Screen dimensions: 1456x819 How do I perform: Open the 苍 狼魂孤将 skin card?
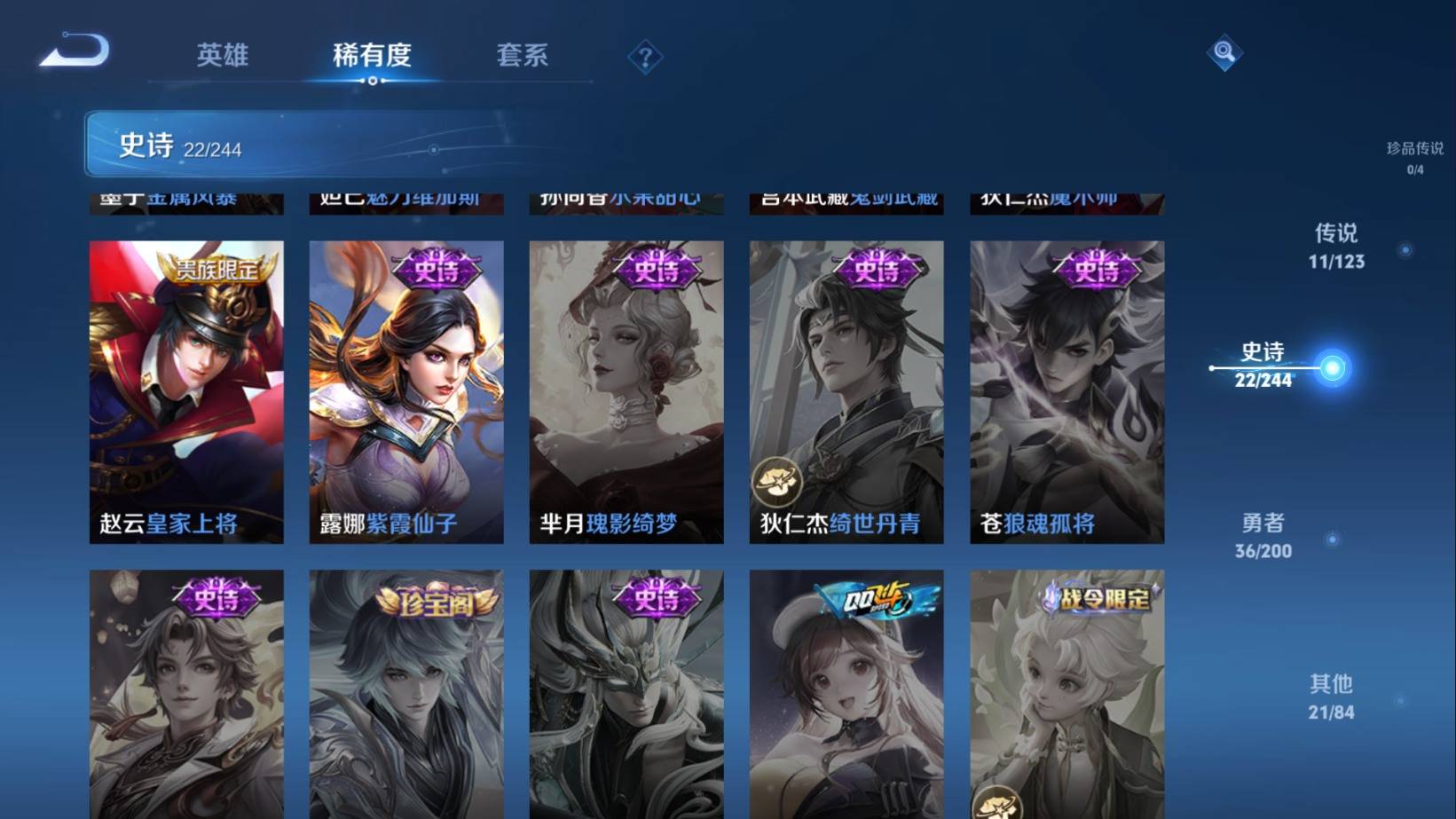coord(1066,391)
